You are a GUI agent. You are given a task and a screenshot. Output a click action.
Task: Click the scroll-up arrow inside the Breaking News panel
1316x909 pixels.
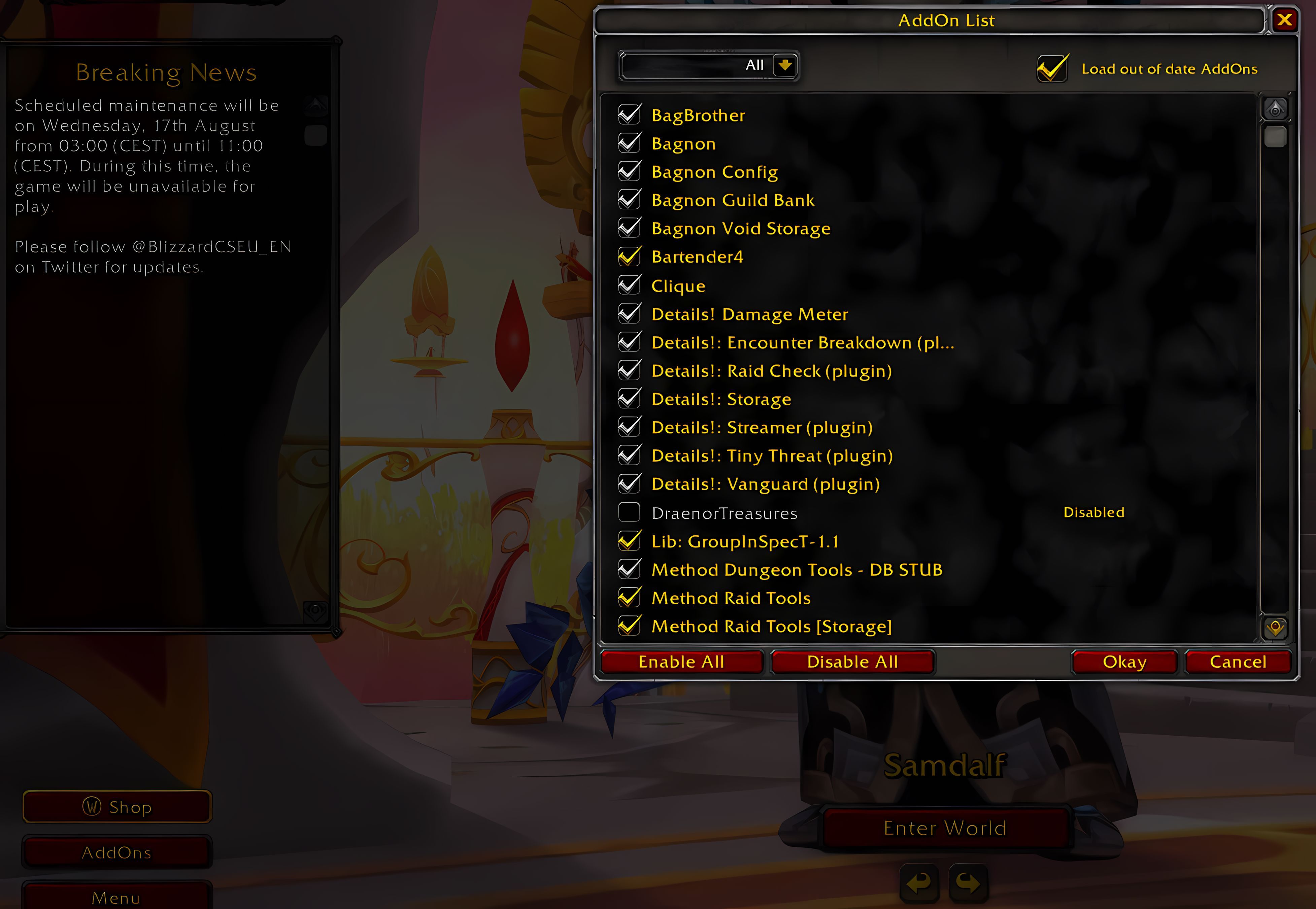315,106
